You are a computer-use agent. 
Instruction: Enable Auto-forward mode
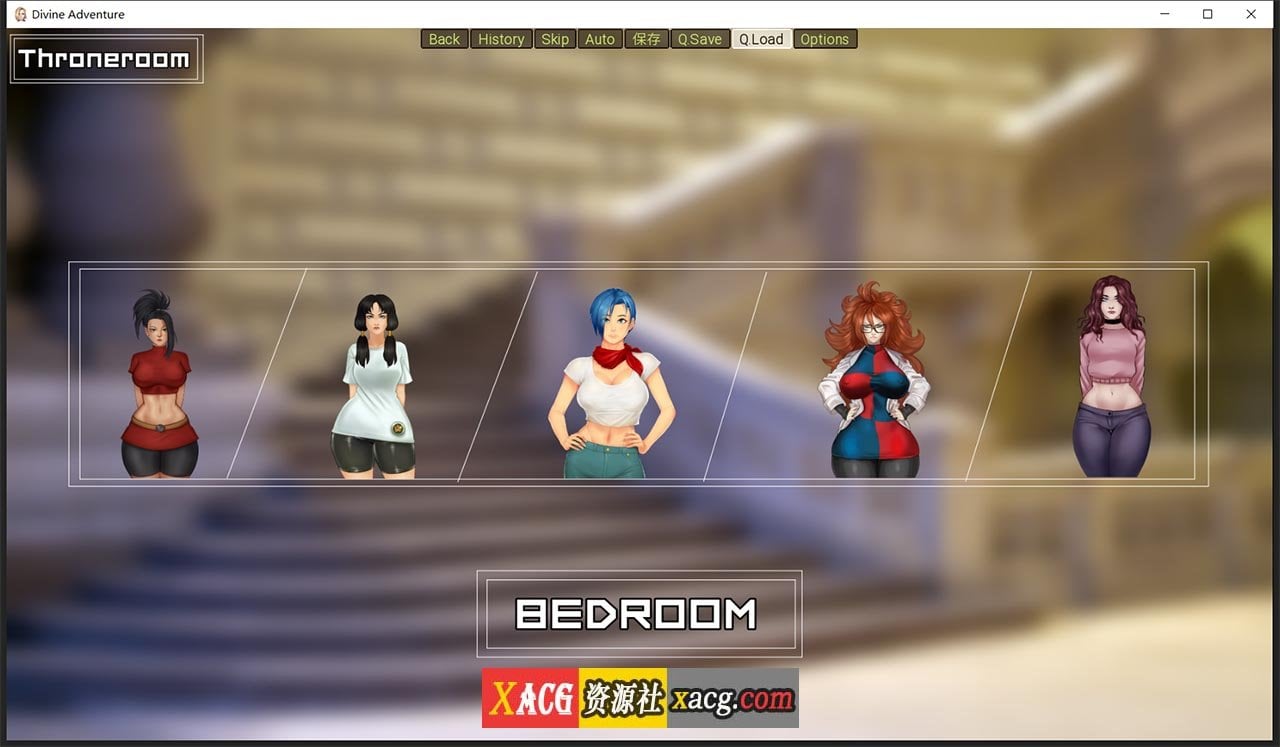coord(599,39)
